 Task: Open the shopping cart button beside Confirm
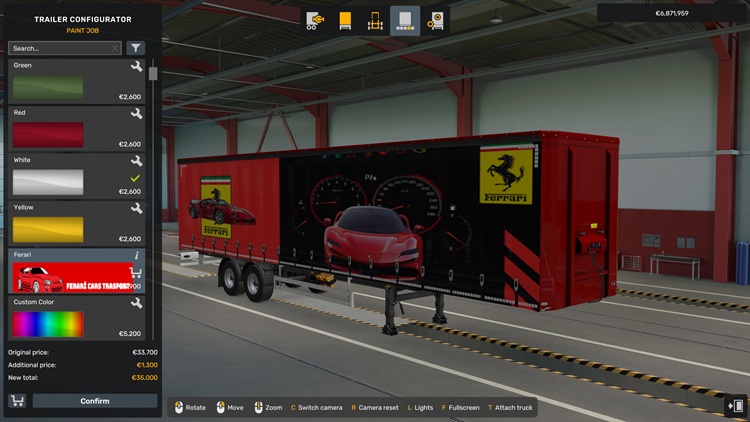pyautogui.click(x=17, y=401)
